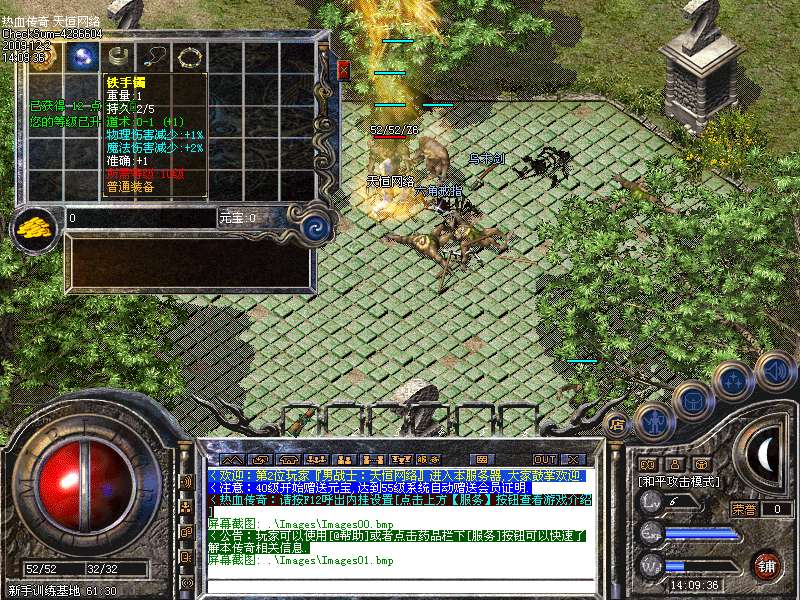Open the bag using the round button
Image resolution: width=800 pixels, height=600 pixels.
693,400
